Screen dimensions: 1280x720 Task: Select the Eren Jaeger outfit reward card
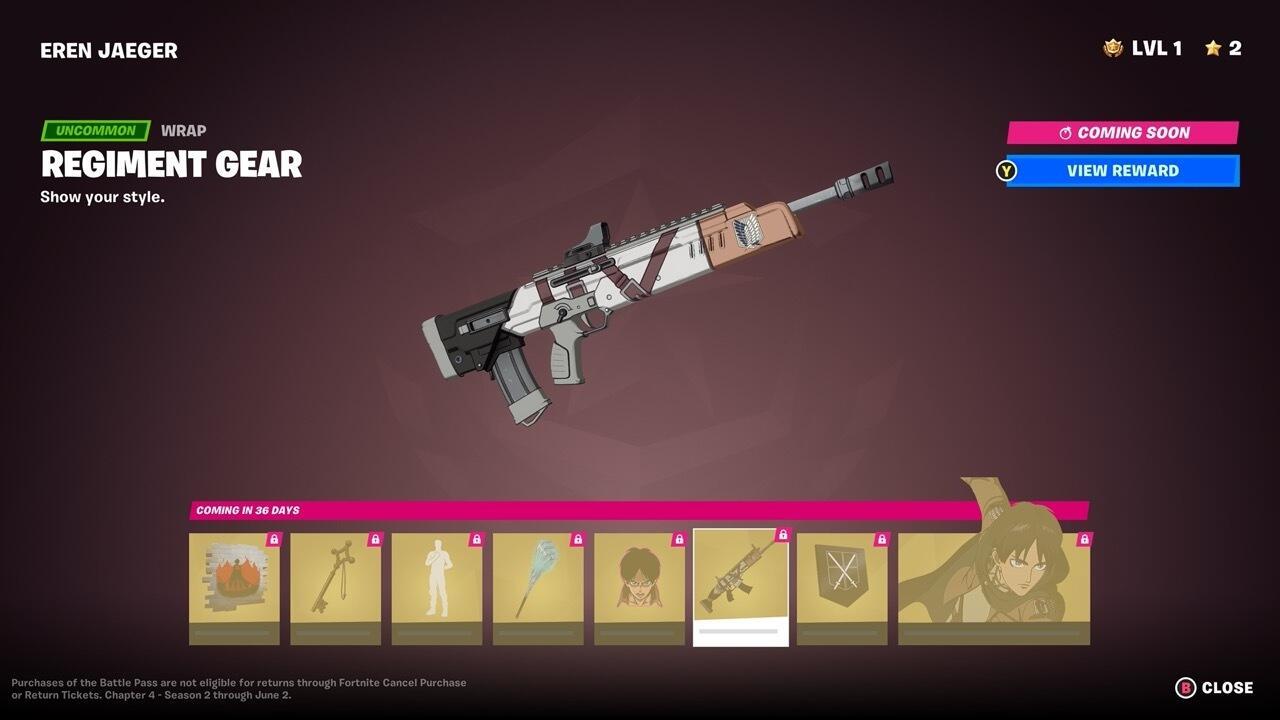click(x=993, y=587)
